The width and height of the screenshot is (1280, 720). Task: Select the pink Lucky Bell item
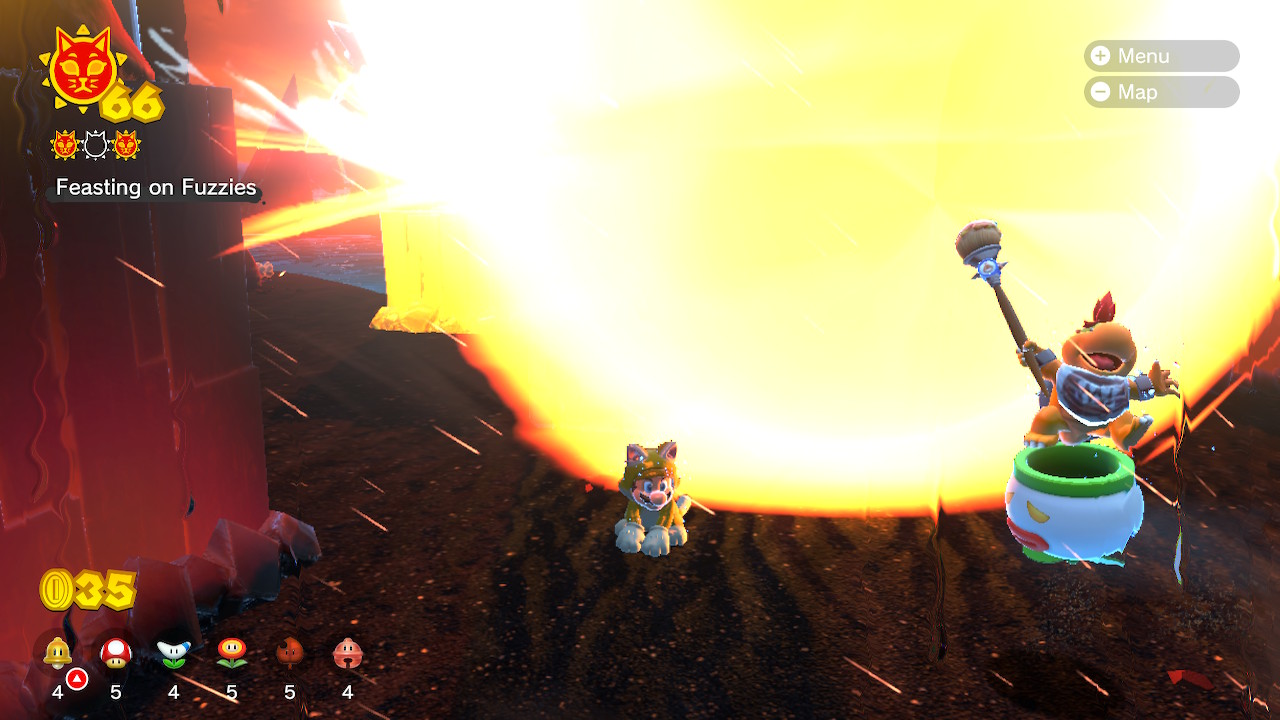347,653
